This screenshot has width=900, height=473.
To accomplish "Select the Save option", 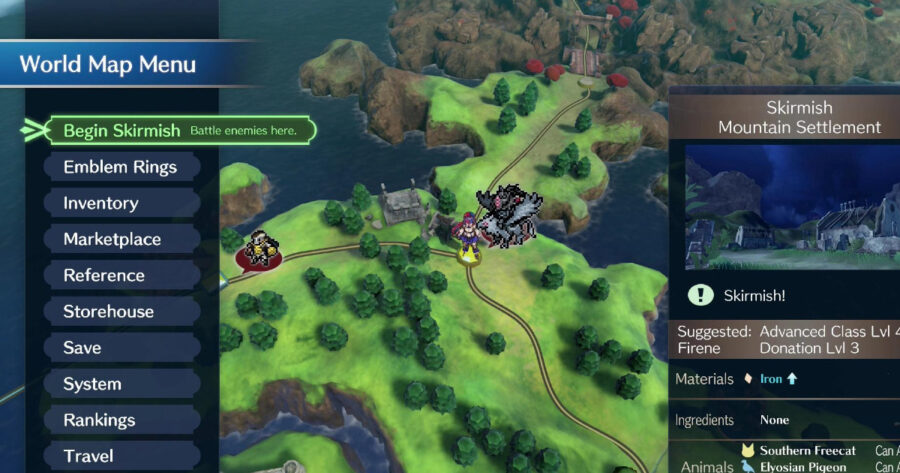I will [82, 347].
